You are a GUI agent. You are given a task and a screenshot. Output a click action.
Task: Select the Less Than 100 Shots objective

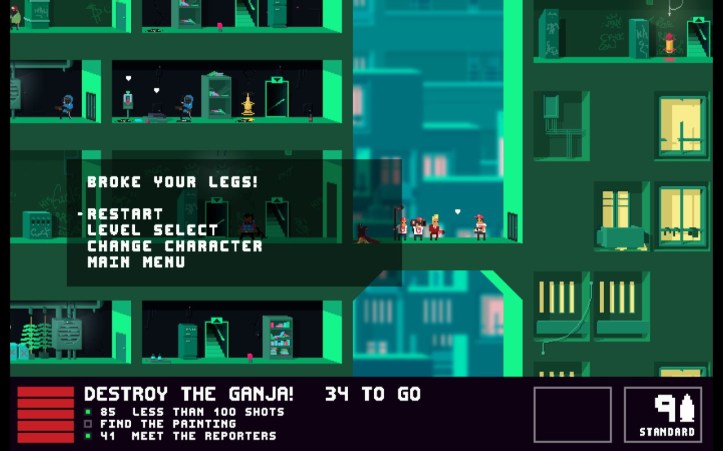point(191,412)
